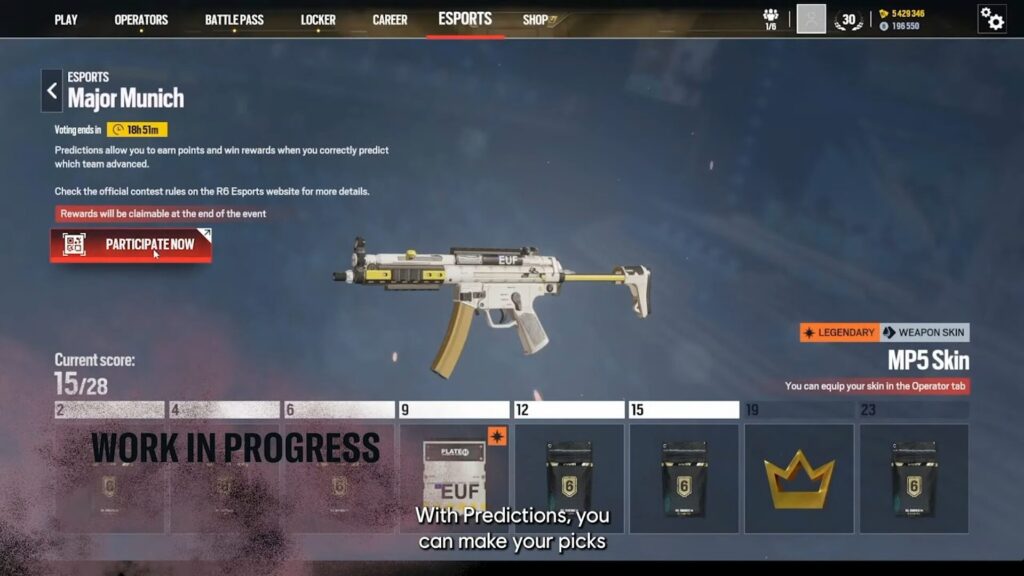Open the Locker tab
Viewport: 1024px width, 576px height.
318,20
